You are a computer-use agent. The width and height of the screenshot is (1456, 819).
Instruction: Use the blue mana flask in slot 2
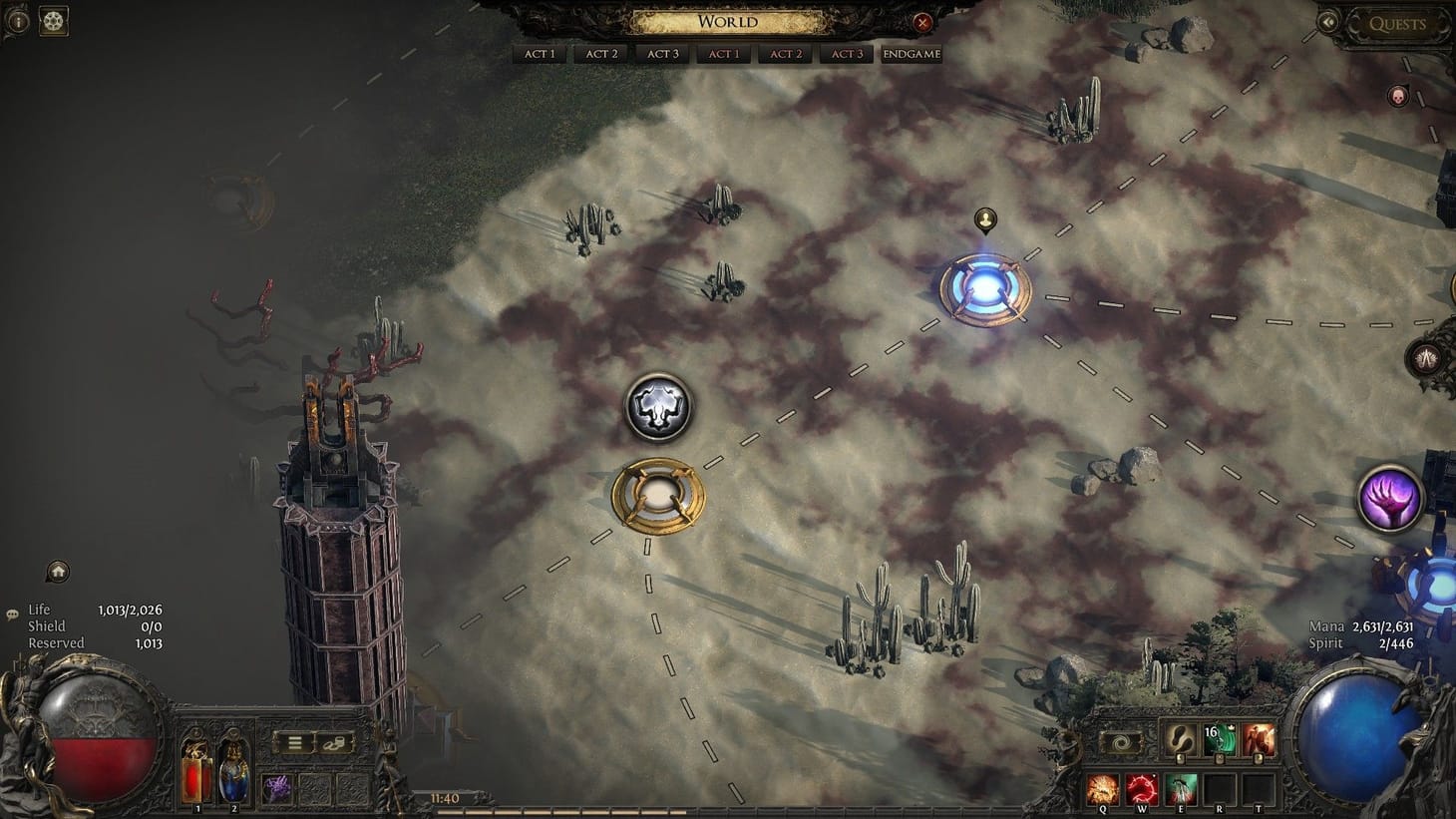[x=233, y=778]
